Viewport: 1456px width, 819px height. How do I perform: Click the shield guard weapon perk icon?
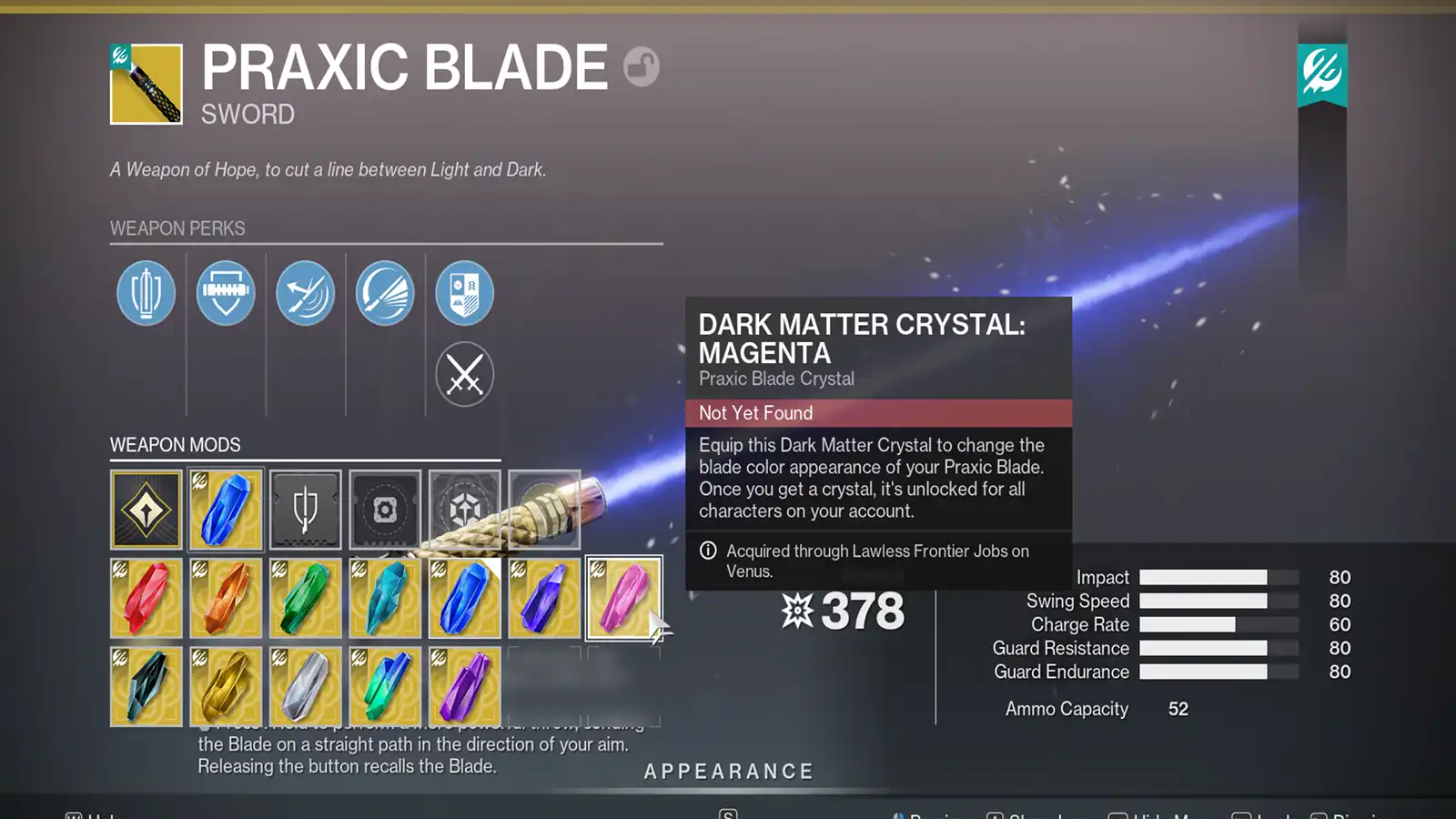[x=225, y=293]
